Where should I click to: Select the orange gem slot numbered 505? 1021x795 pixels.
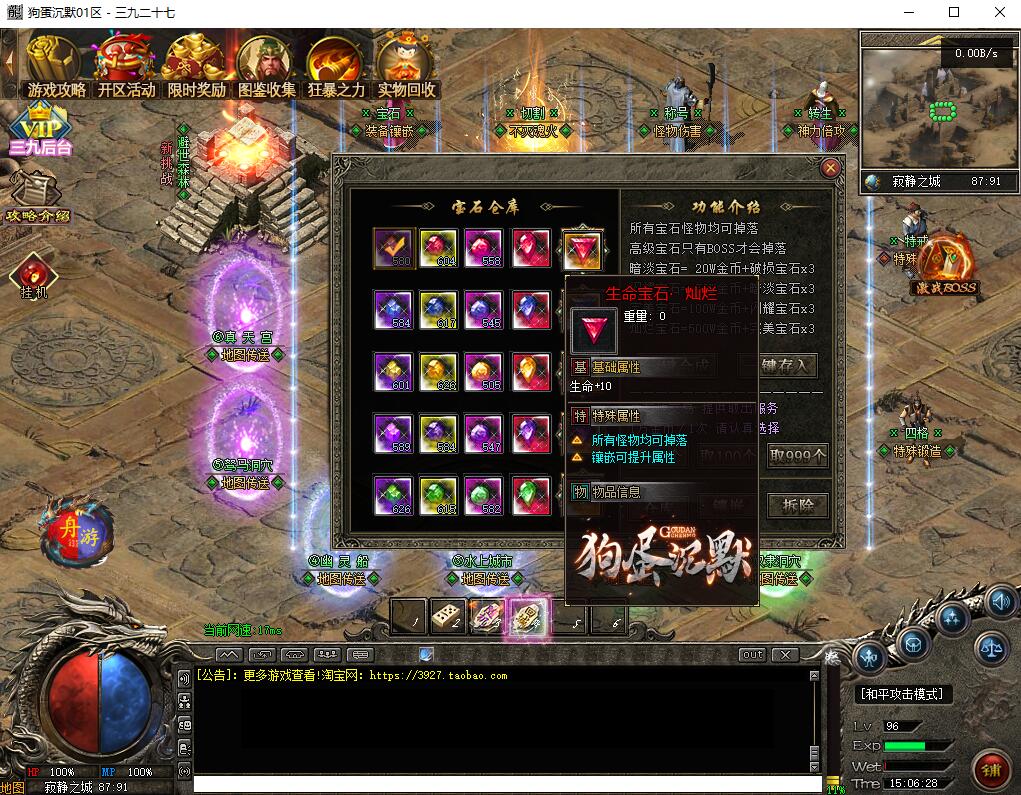point(484,371)
